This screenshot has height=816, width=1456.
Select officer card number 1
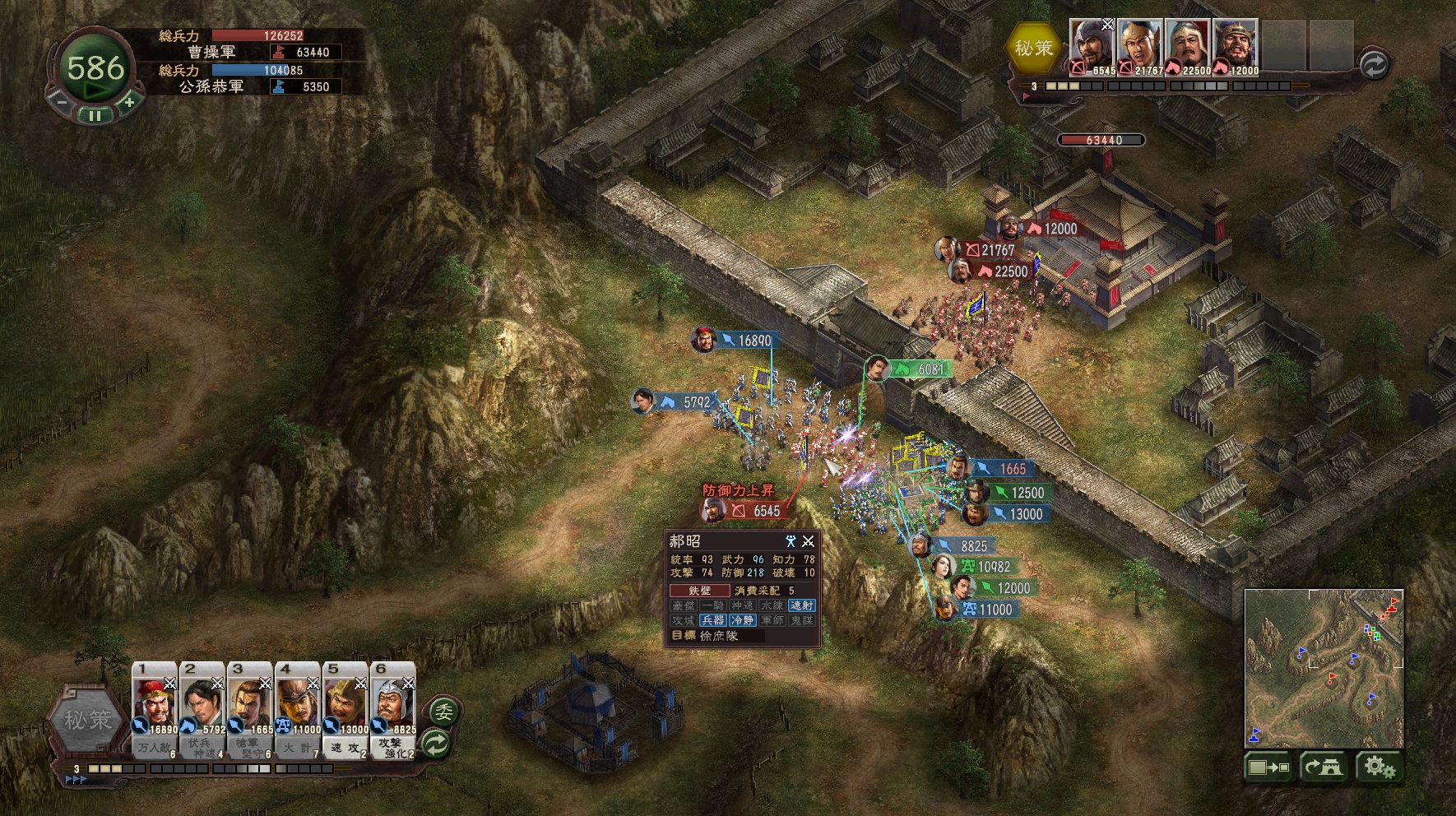point(155,699)
